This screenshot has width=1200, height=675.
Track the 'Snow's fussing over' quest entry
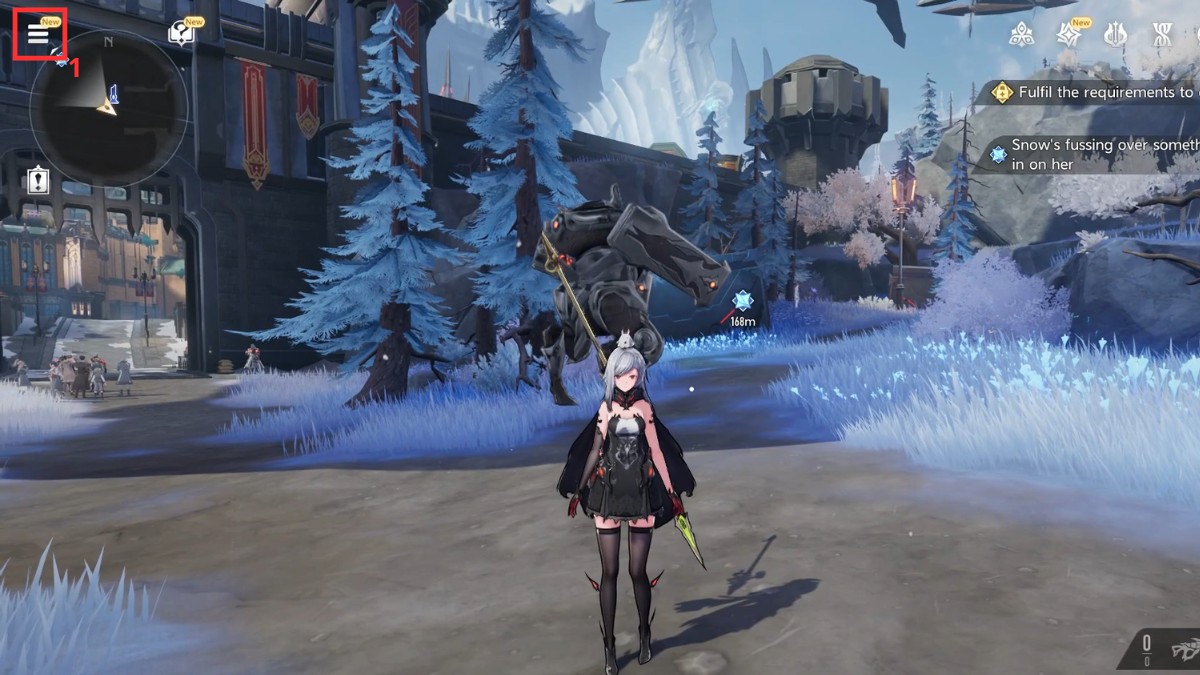coord(1095,154)
